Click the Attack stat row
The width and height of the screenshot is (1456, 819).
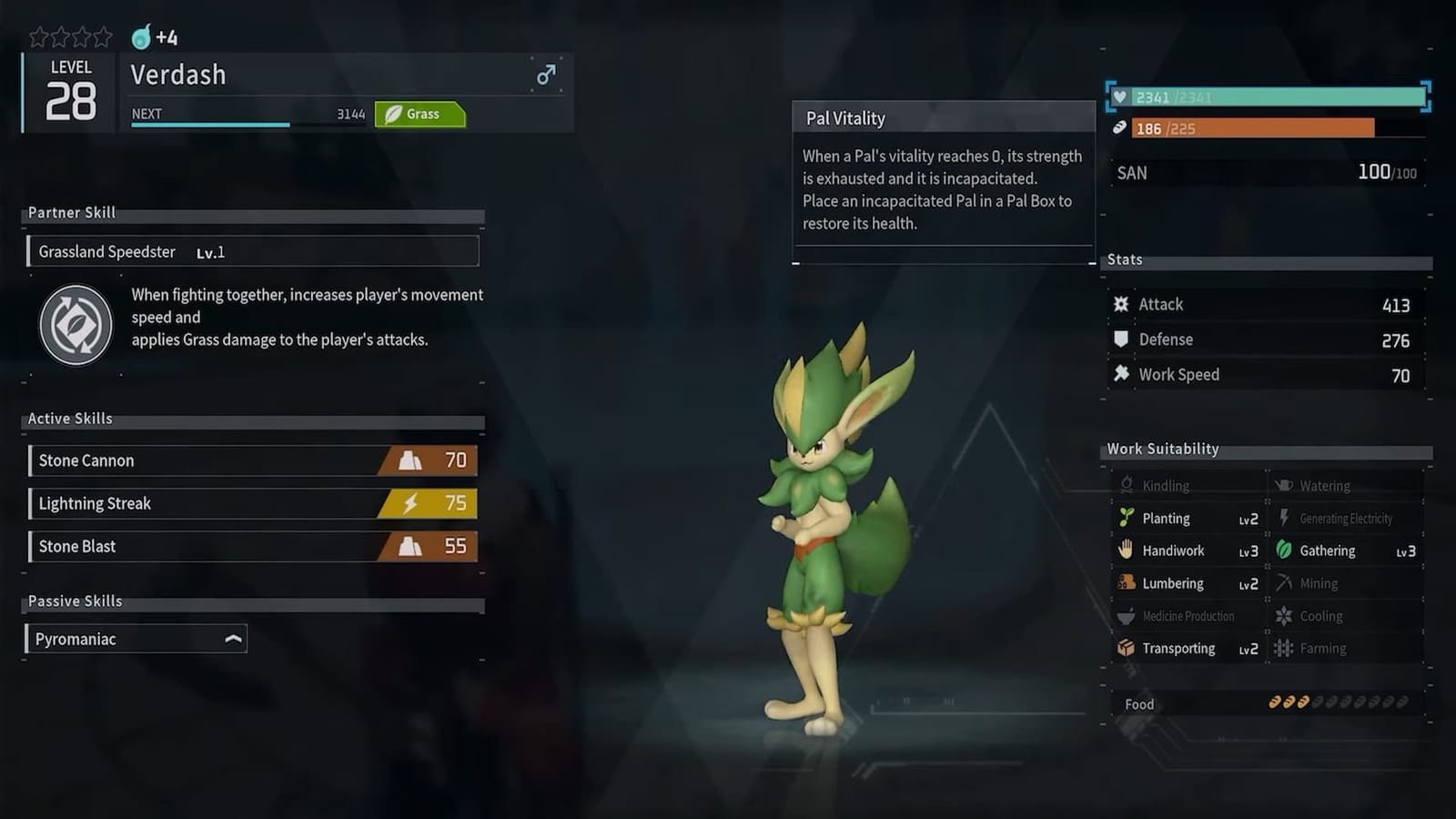click(x=1265, y=305)
